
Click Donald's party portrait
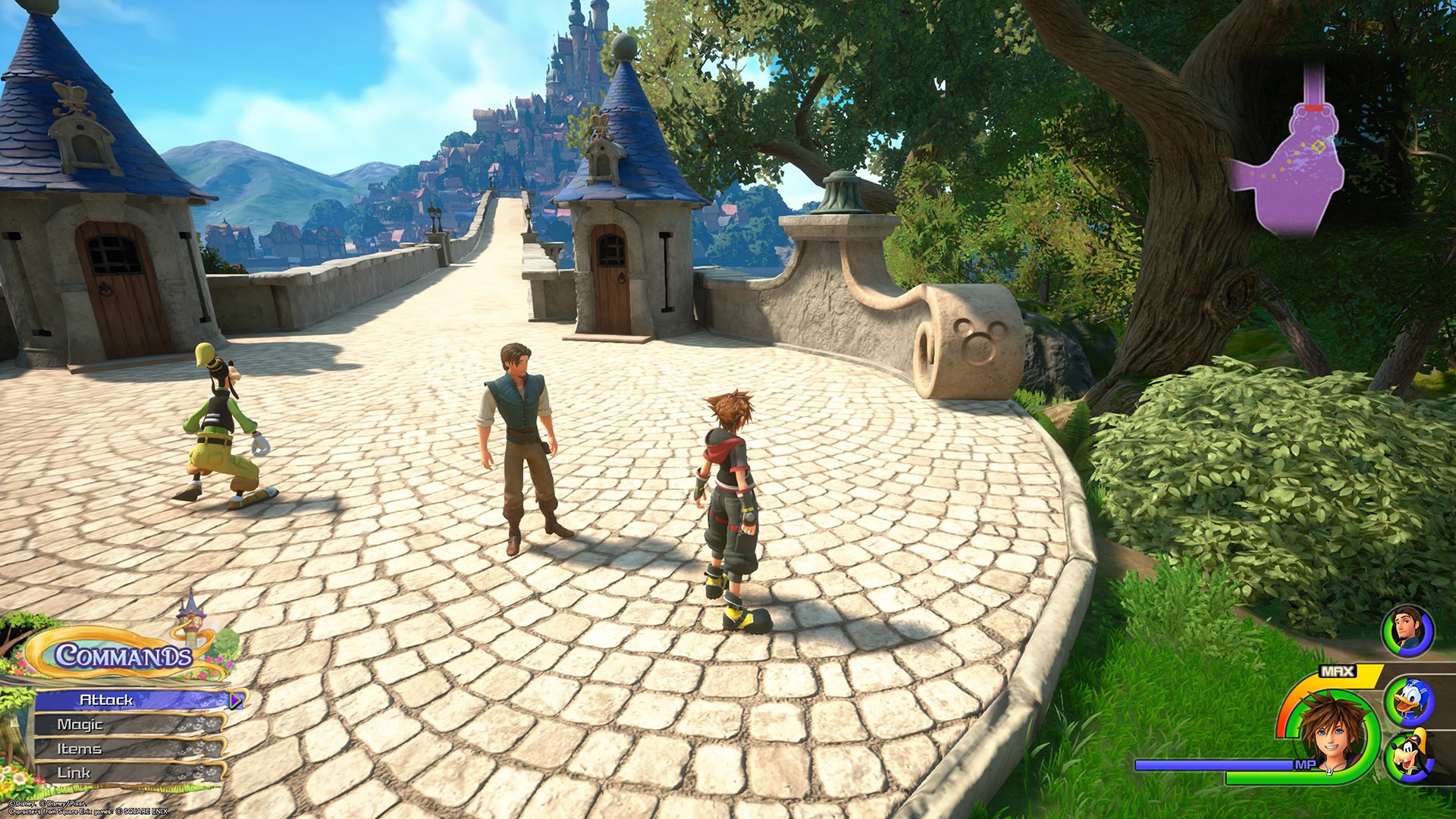[x=1408, y=702]
